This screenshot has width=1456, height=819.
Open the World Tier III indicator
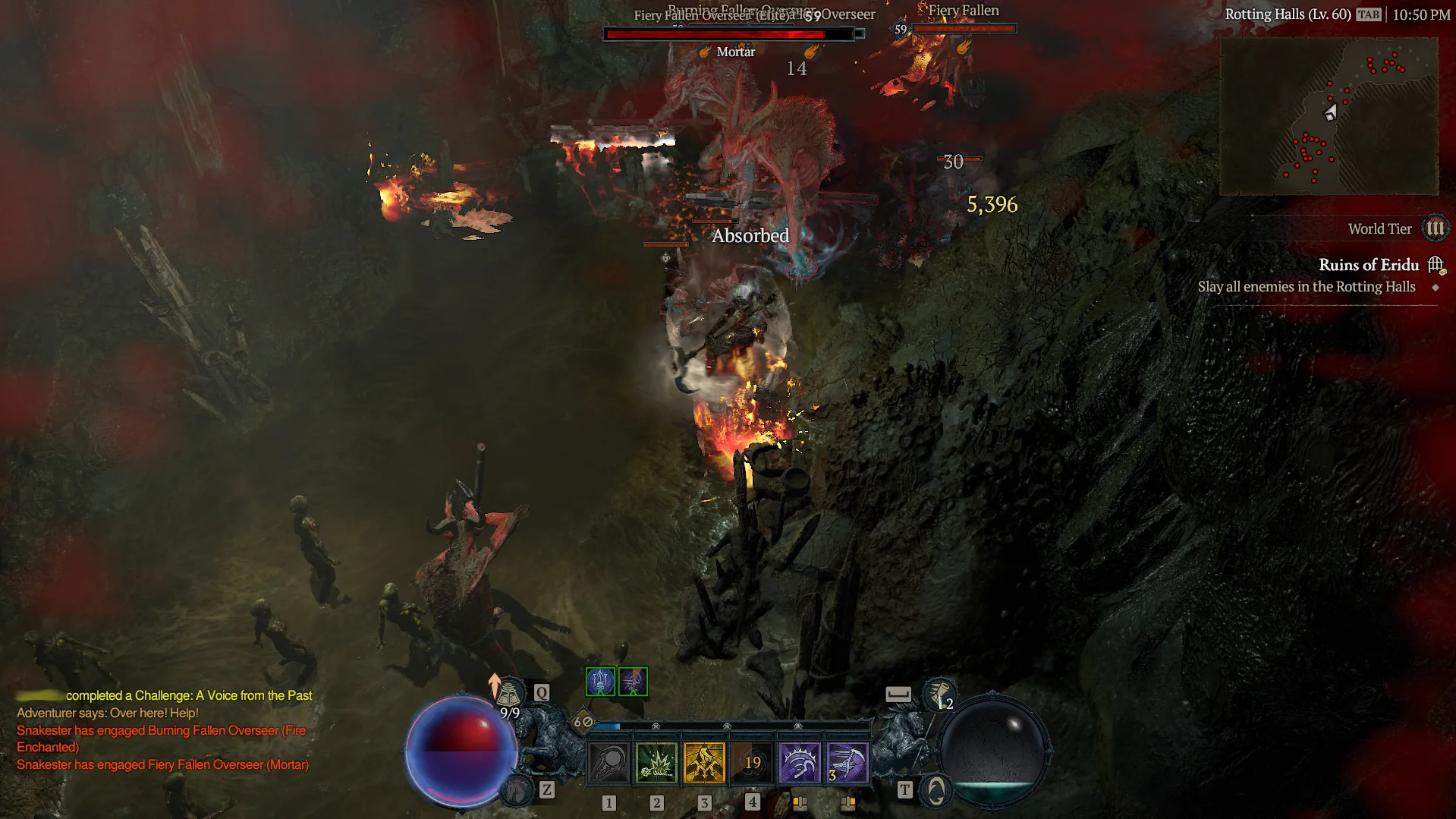pos(1435,228)
